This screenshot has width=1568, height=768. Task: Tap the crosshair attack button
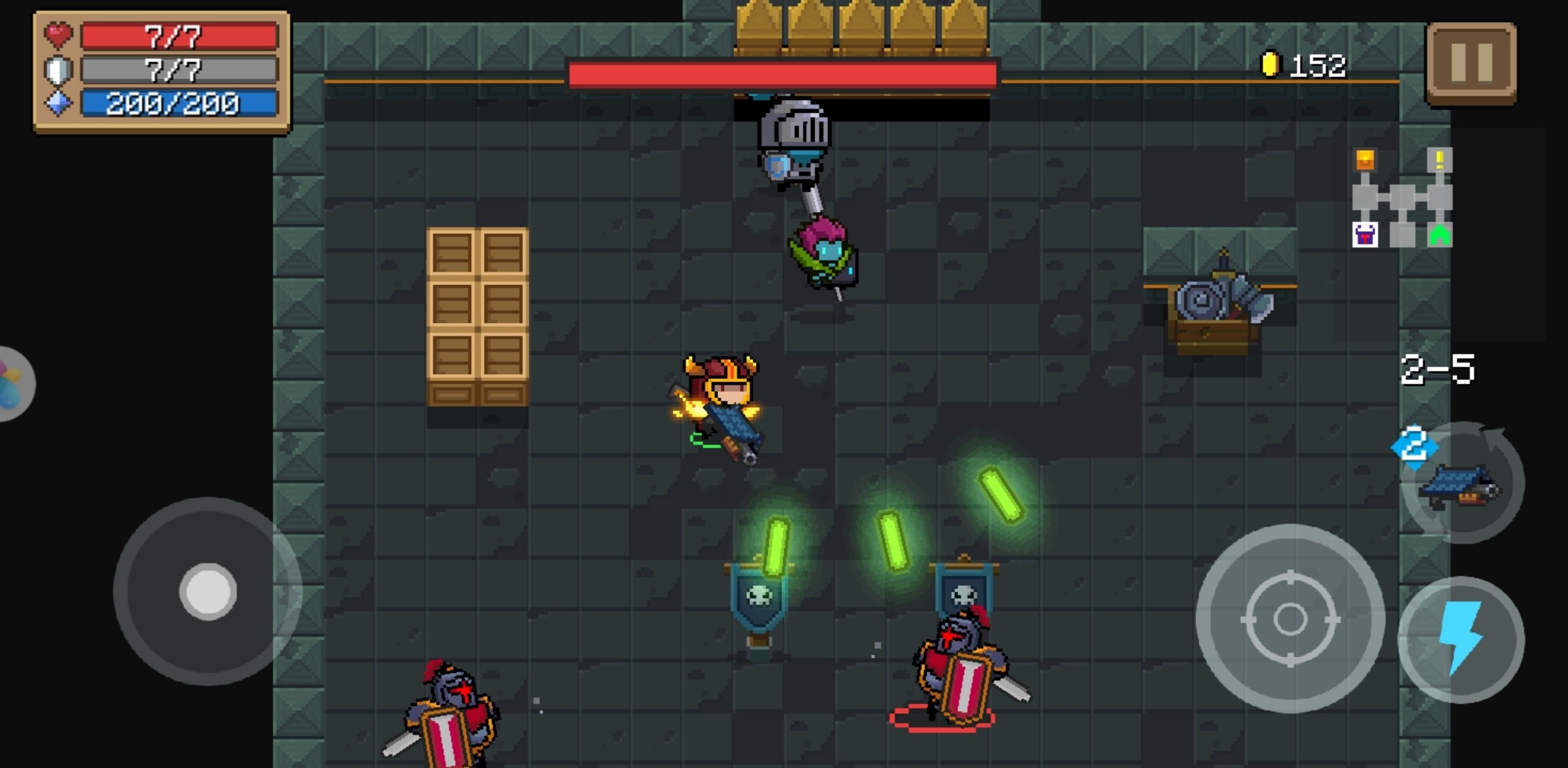pos(1290,619)
